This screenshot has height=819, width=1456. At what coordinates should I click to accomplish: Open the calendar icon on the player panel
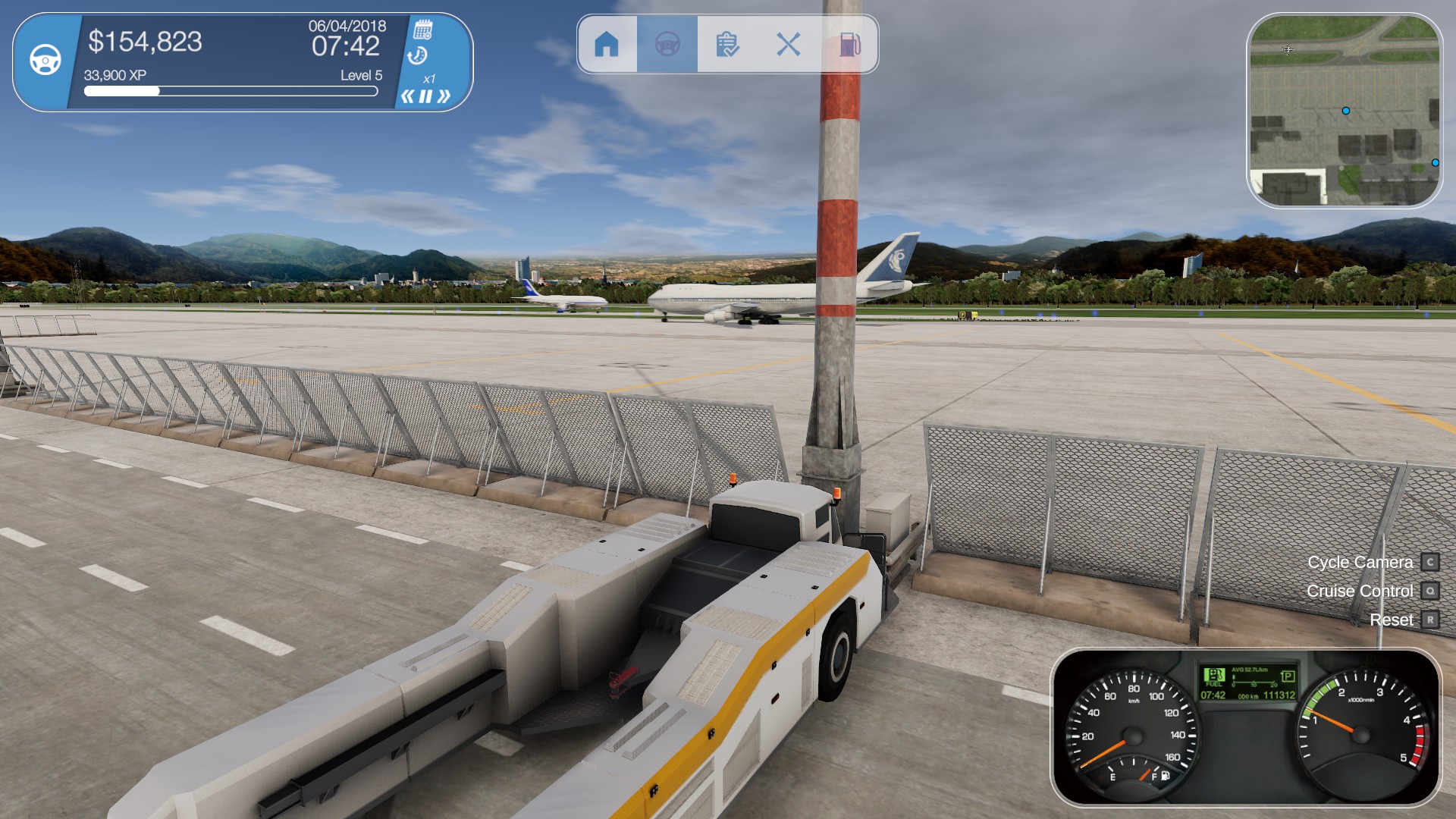pyautogui.click(x=423, y=28)
